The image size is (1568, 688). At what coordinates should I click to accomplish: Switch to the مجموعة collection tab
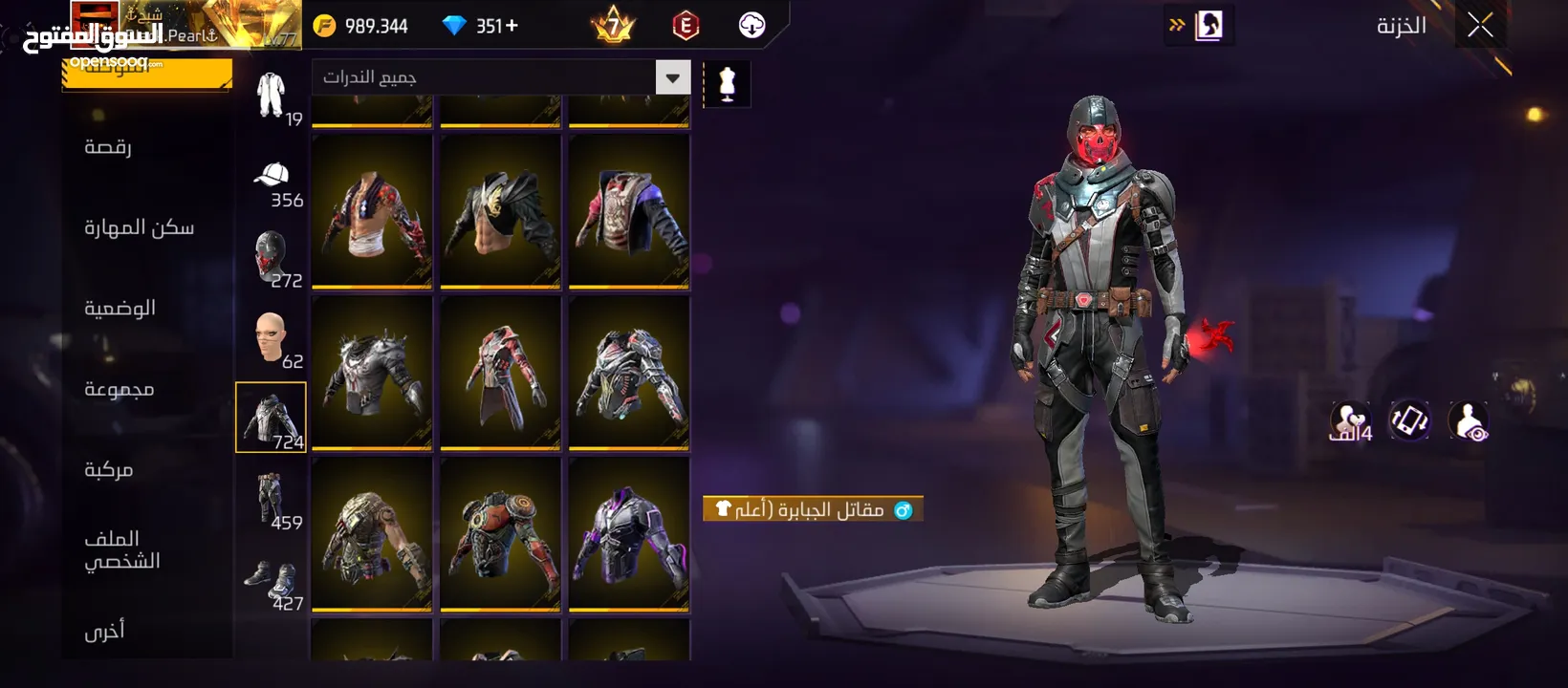point(119,389)
